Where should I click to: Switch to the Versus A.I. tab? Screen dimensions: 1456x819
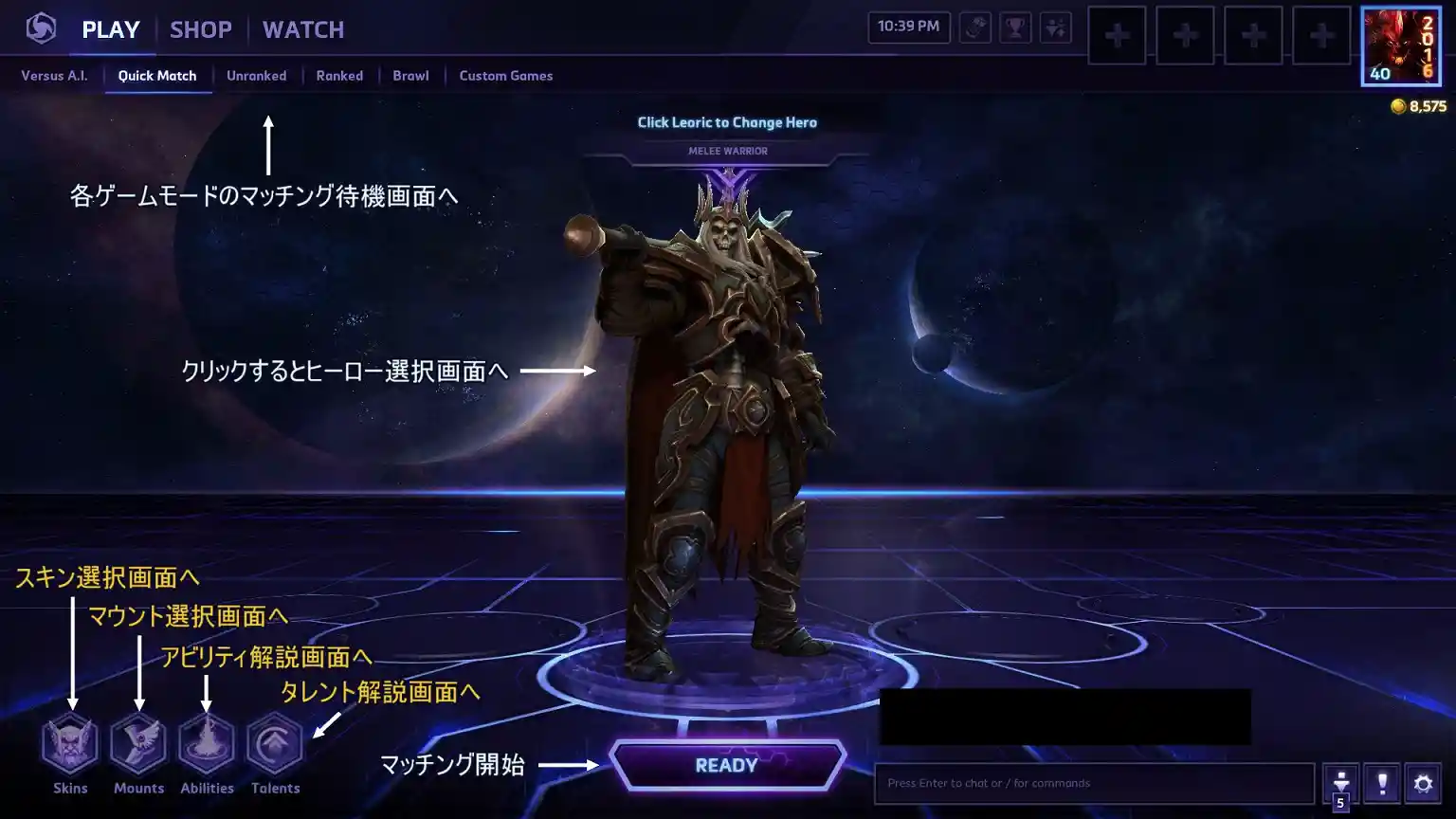pyautogui.click(x=54, y=76)
